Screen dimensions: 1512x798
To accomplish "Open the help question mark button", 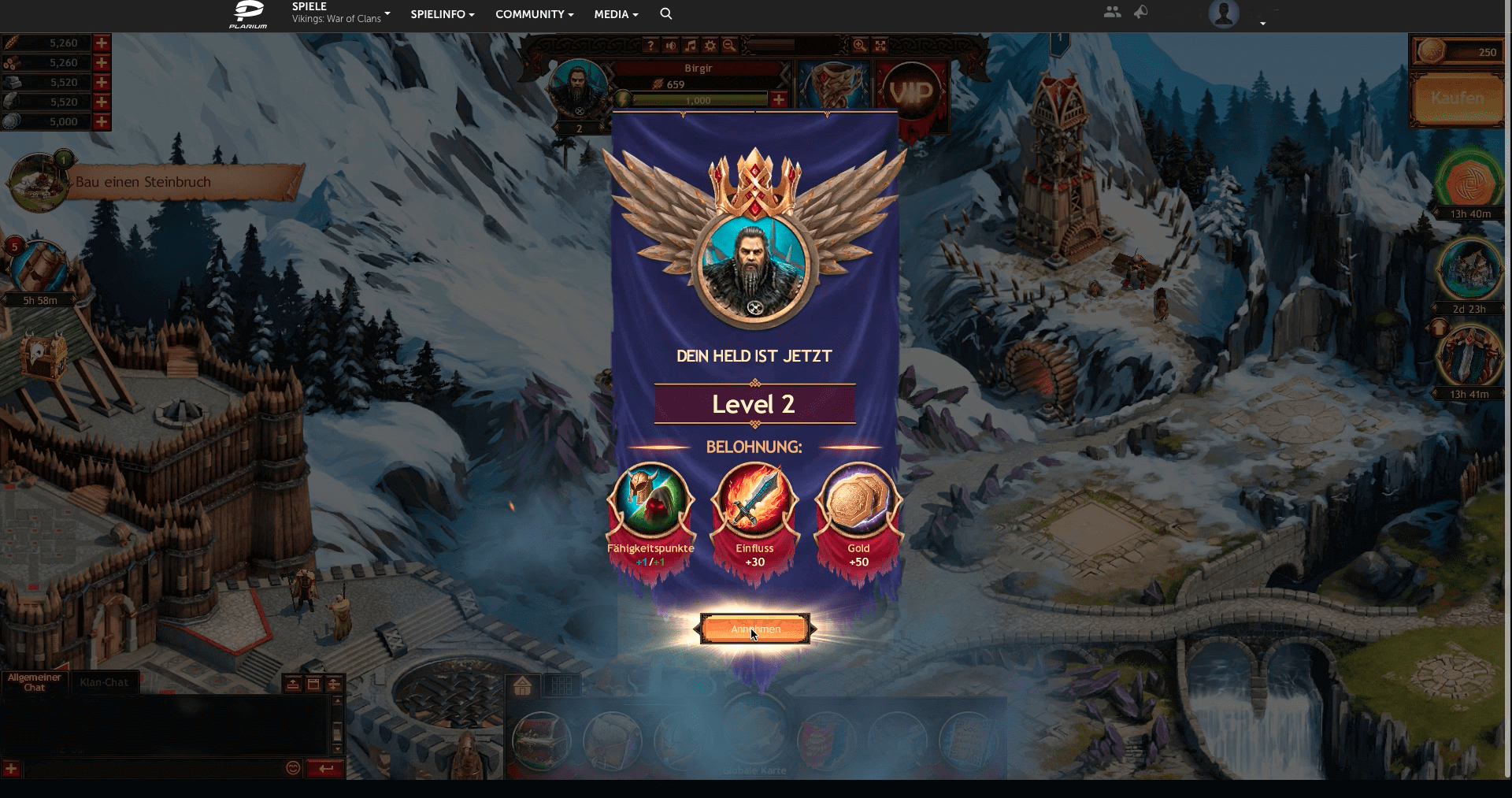I will click(x=650, y=46).
